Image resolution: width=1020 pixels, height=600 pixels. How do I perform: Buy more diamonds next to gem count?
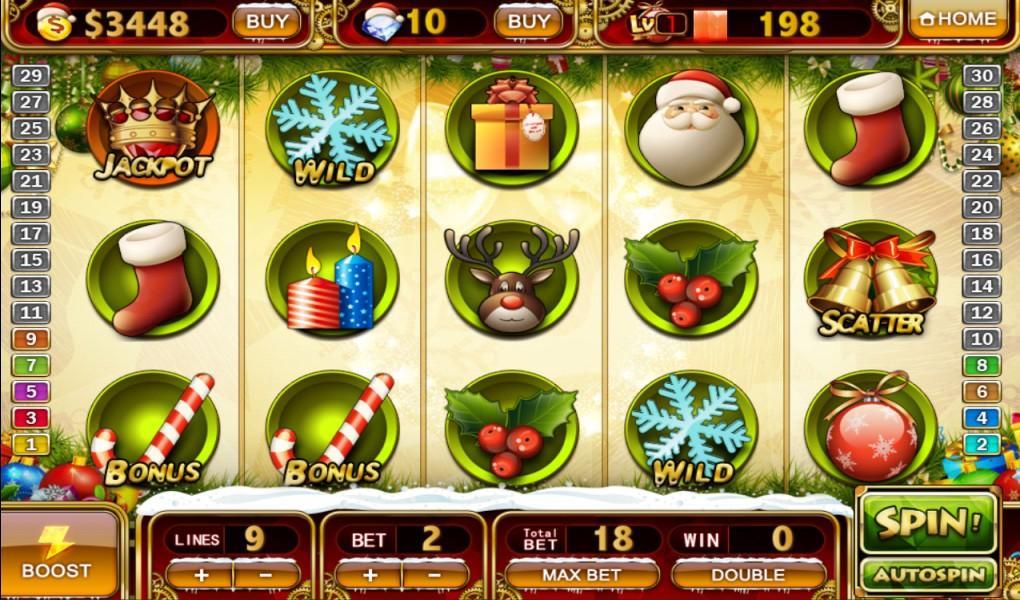click(x=528, y=21)
